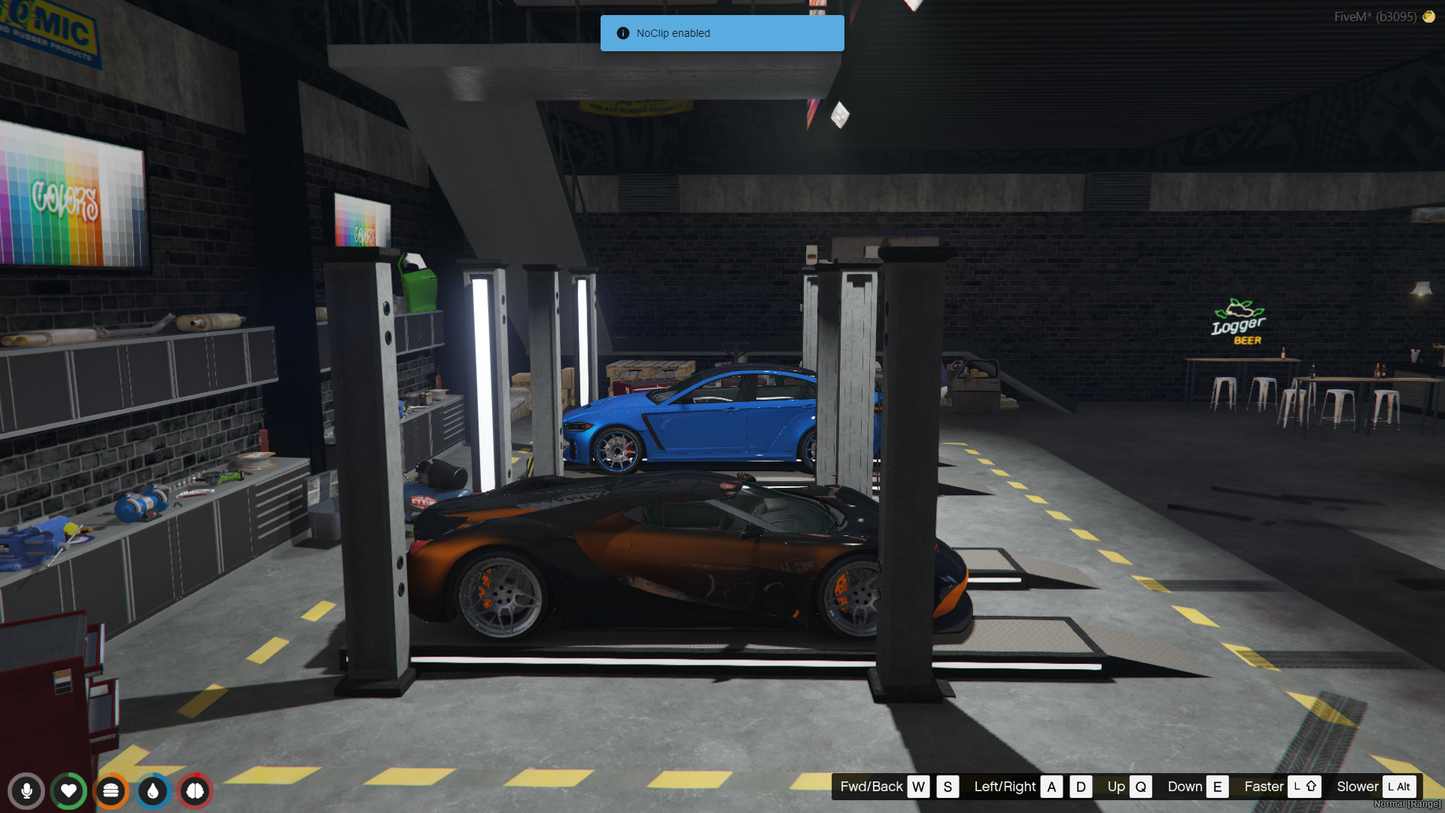This screenshot has height=813, width=1445.
Task: Select the heart health status icon
Action: coord(69,791)
